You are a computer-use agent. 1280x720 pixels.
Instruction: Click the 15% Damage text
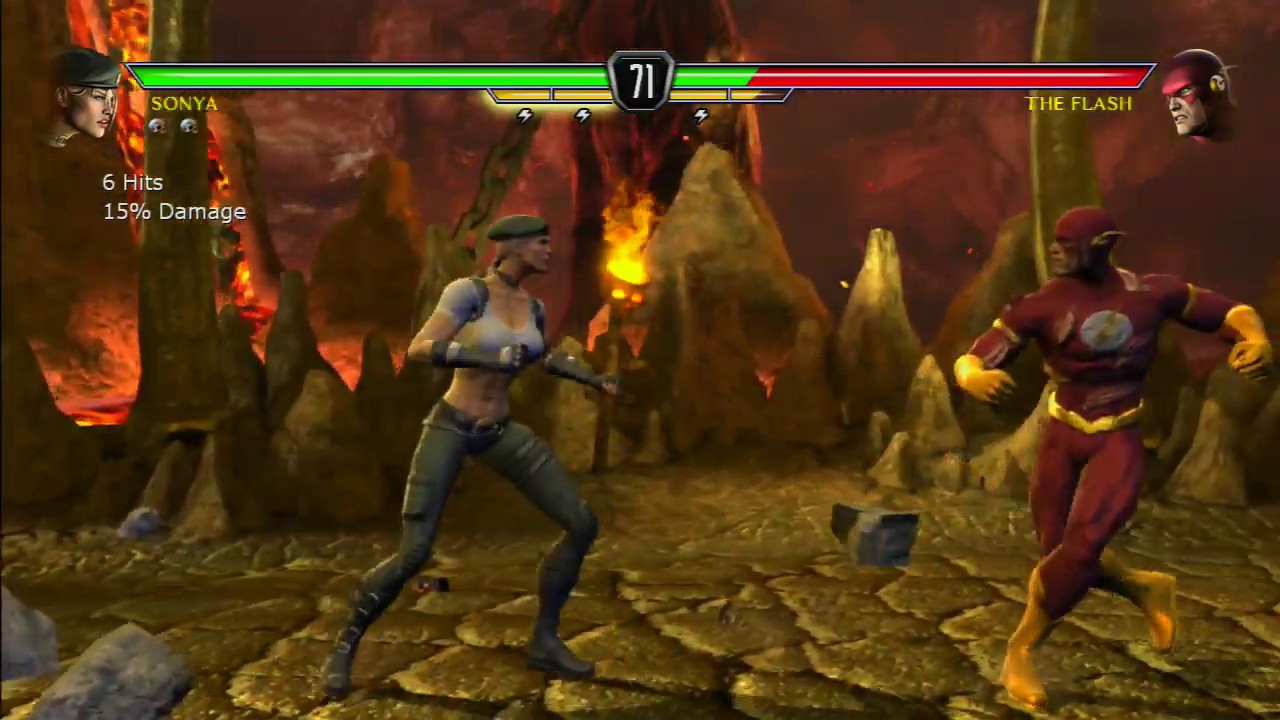pos(174,211)
